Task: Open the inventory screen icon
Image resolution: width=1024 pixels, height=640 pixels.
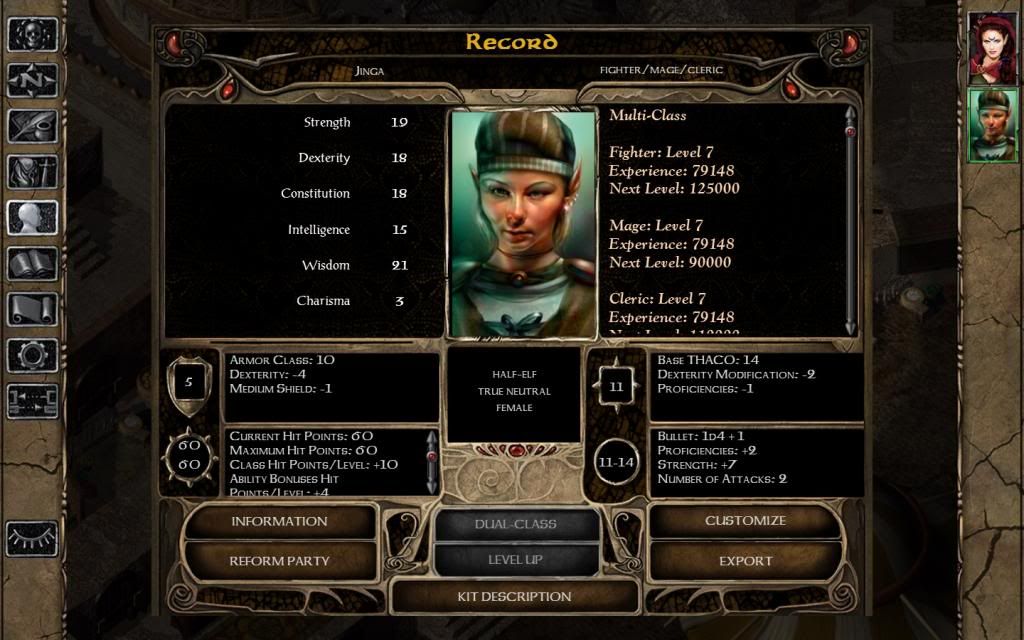Action: (32, 172)
